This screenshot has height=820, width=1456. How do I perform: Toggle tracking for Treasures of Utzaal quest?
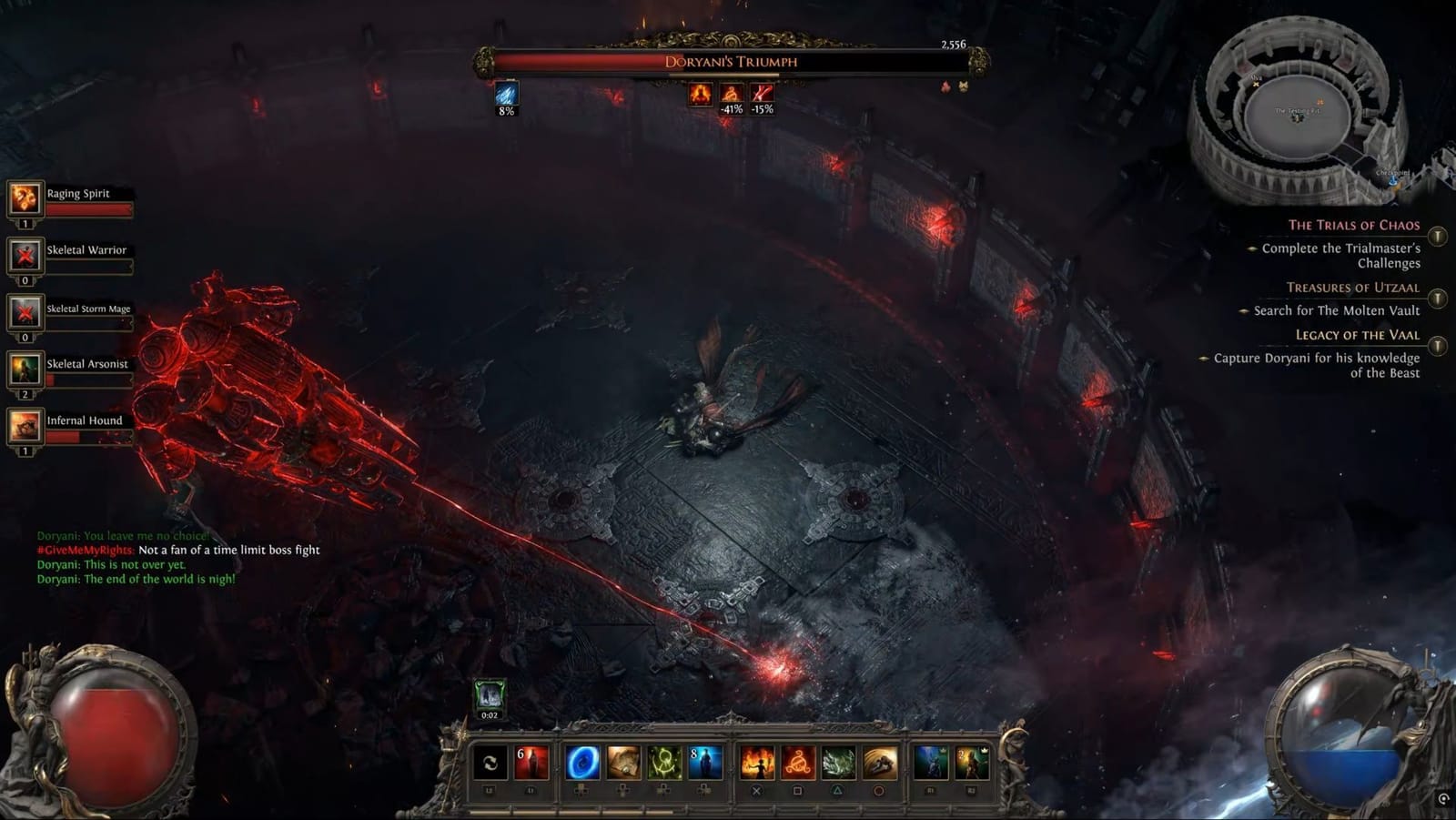(x=1438, y=297)
